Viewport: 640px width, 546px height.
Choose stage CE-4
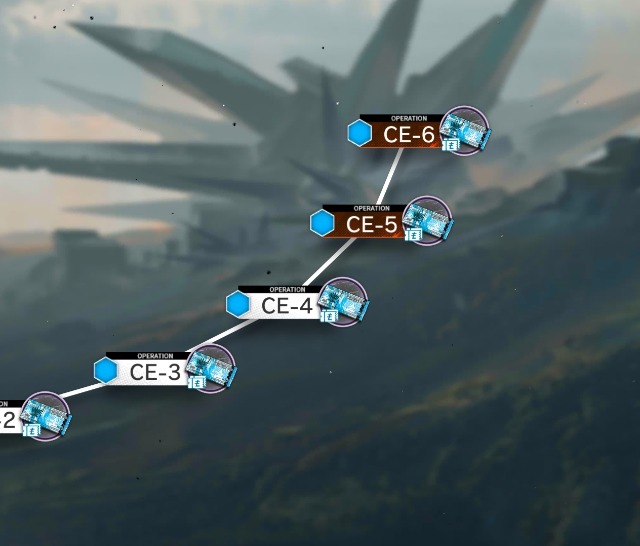click(287, 306)
